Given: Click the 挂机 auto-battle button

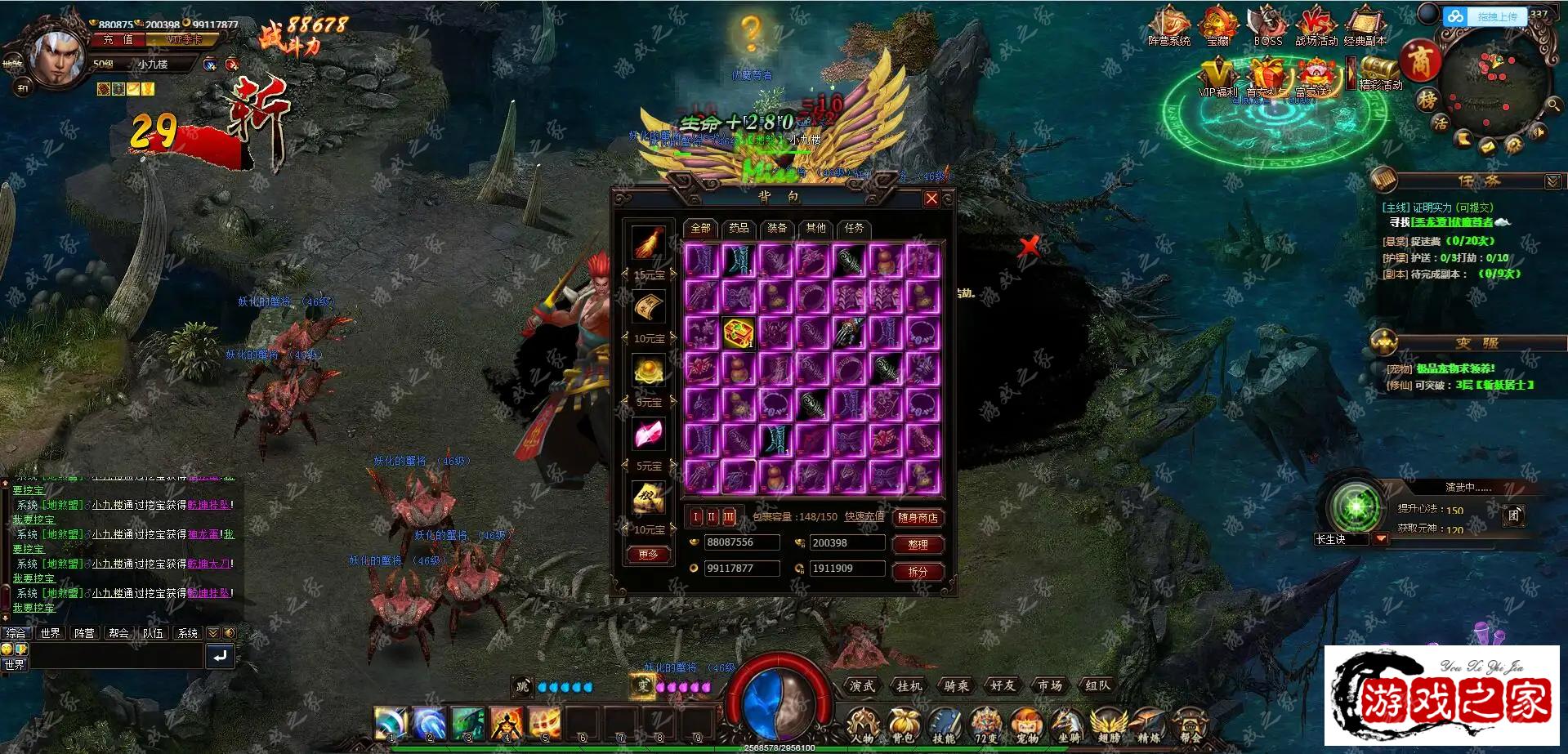Looking at the screenshot, I should (x=909, y=686).
